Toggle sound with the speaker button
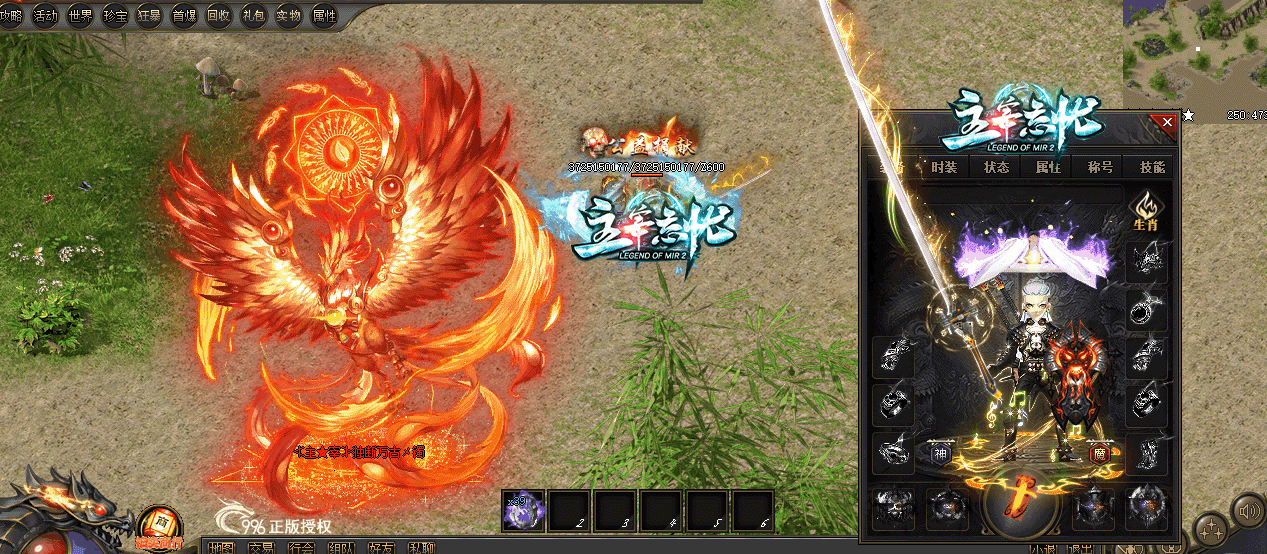1267x554 pixels. (x=1246, y=510)
